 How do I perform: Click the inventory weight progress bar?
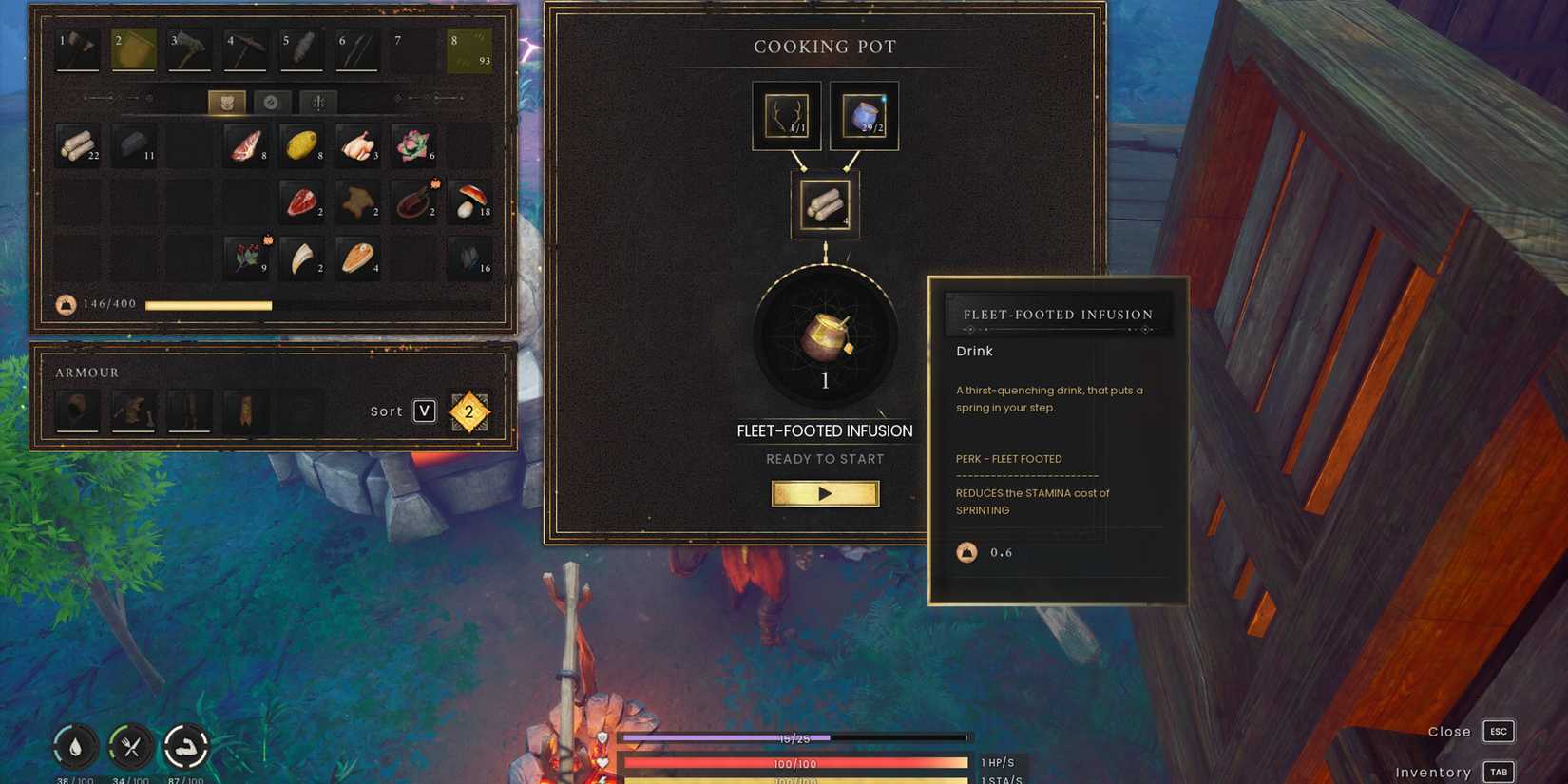click(x=209, y=306)
